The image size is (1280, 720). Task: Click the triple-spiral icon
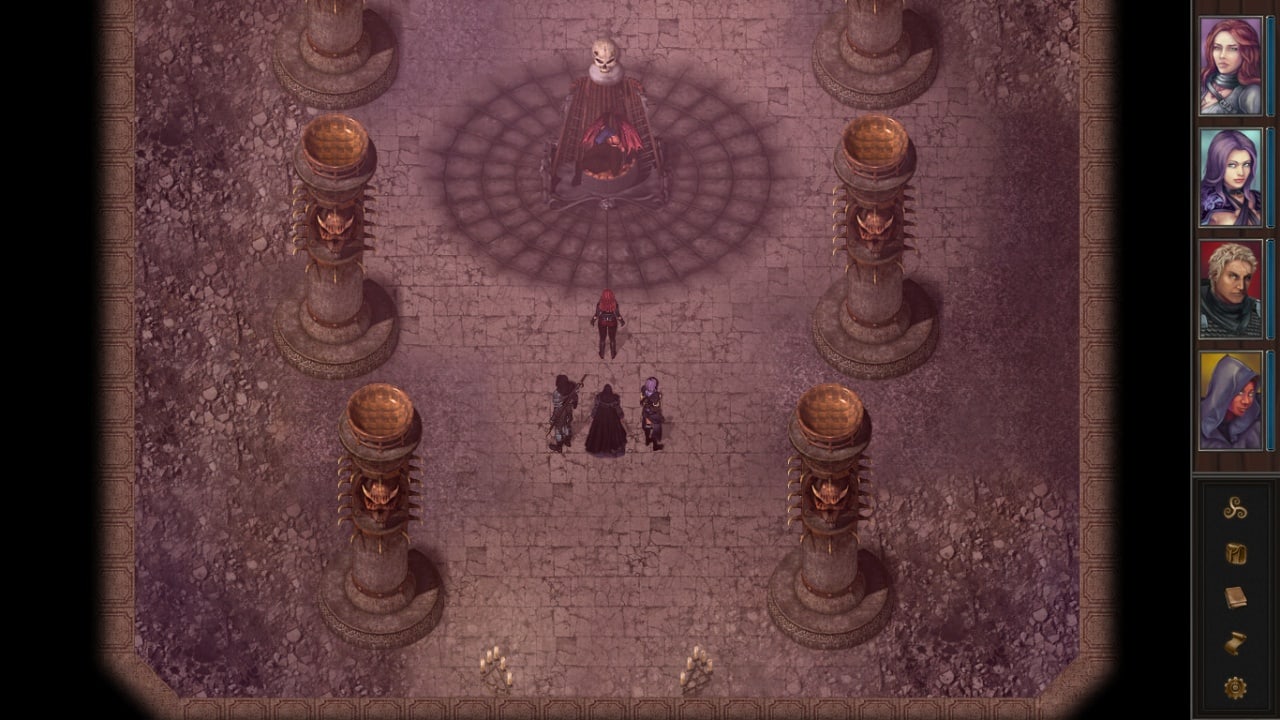1235,509
